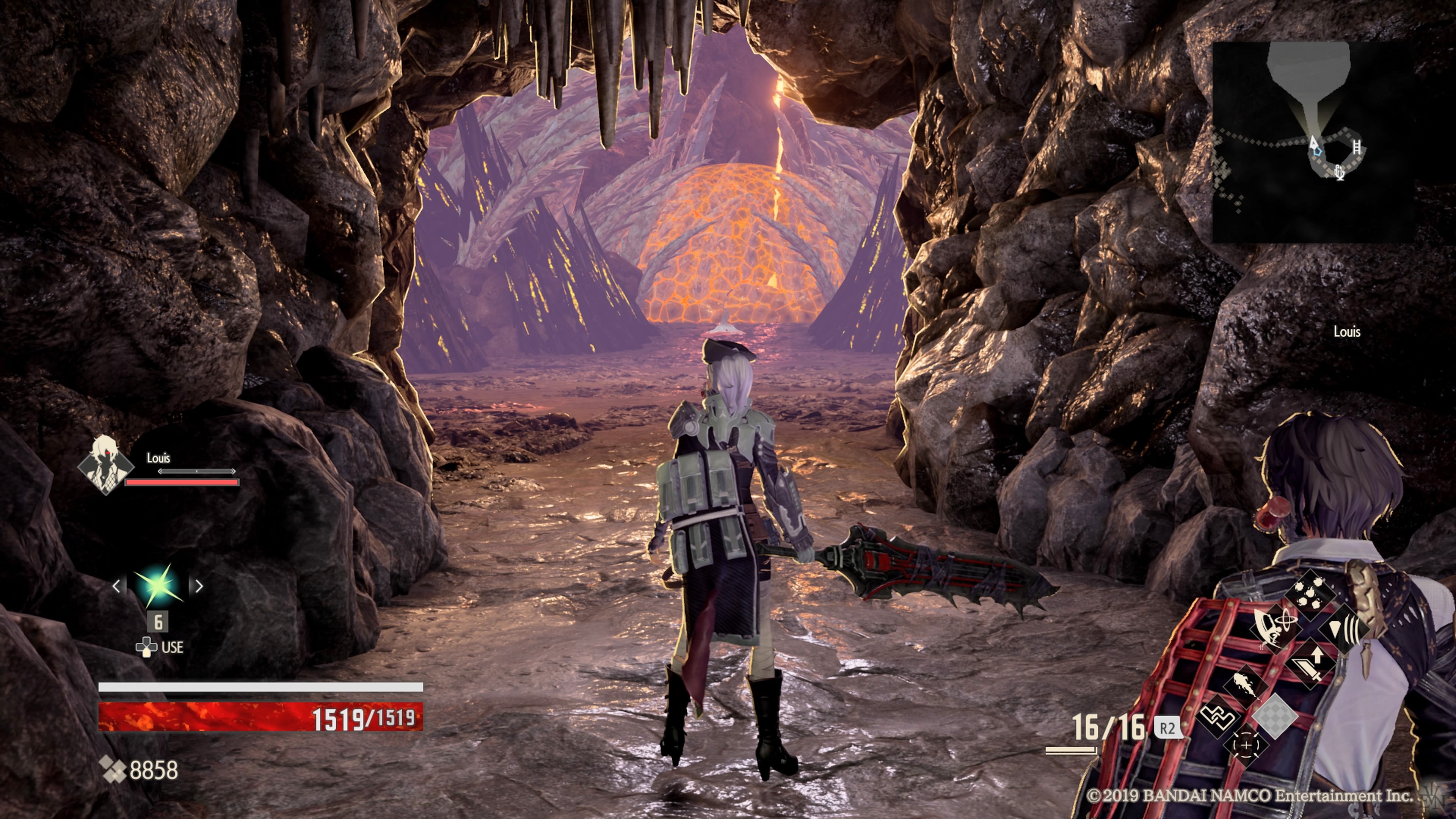Screen dimensions: 1456x819
Task: Cycle quick item to the right
Action: [199, 586]
